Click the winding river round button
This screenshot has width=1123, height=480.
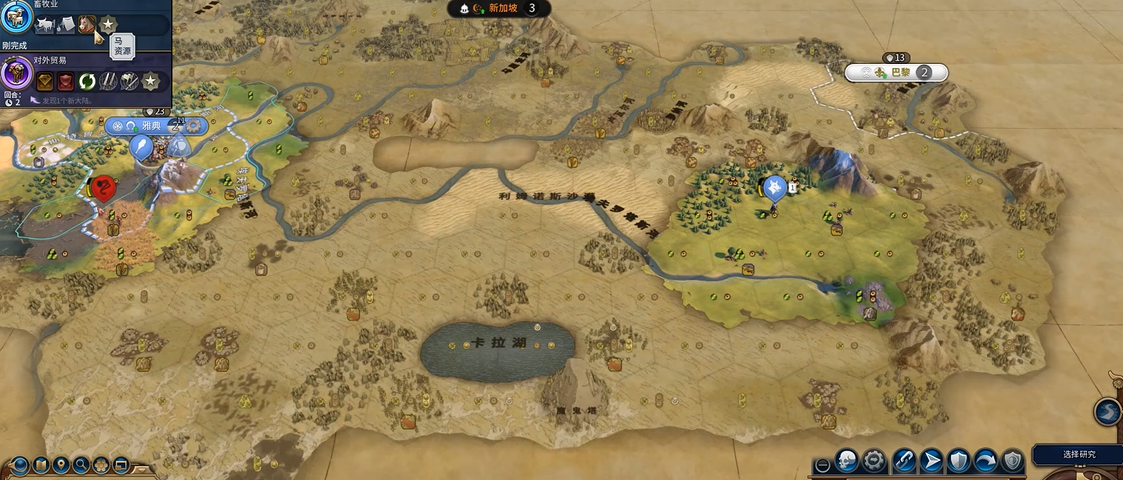1107,411
